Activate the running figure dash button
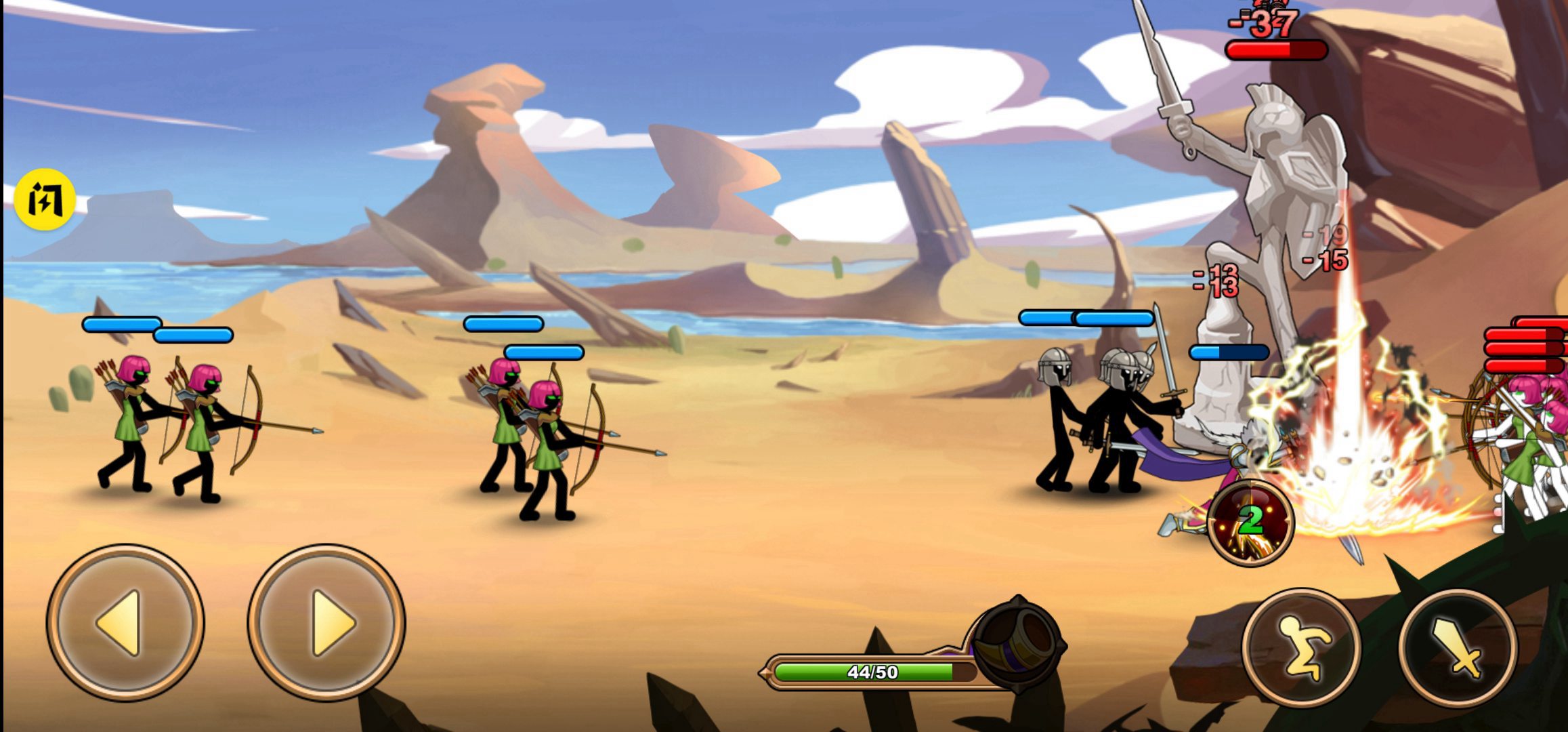The height and width of the screenshot is (732, 1568). point(1301,648)
